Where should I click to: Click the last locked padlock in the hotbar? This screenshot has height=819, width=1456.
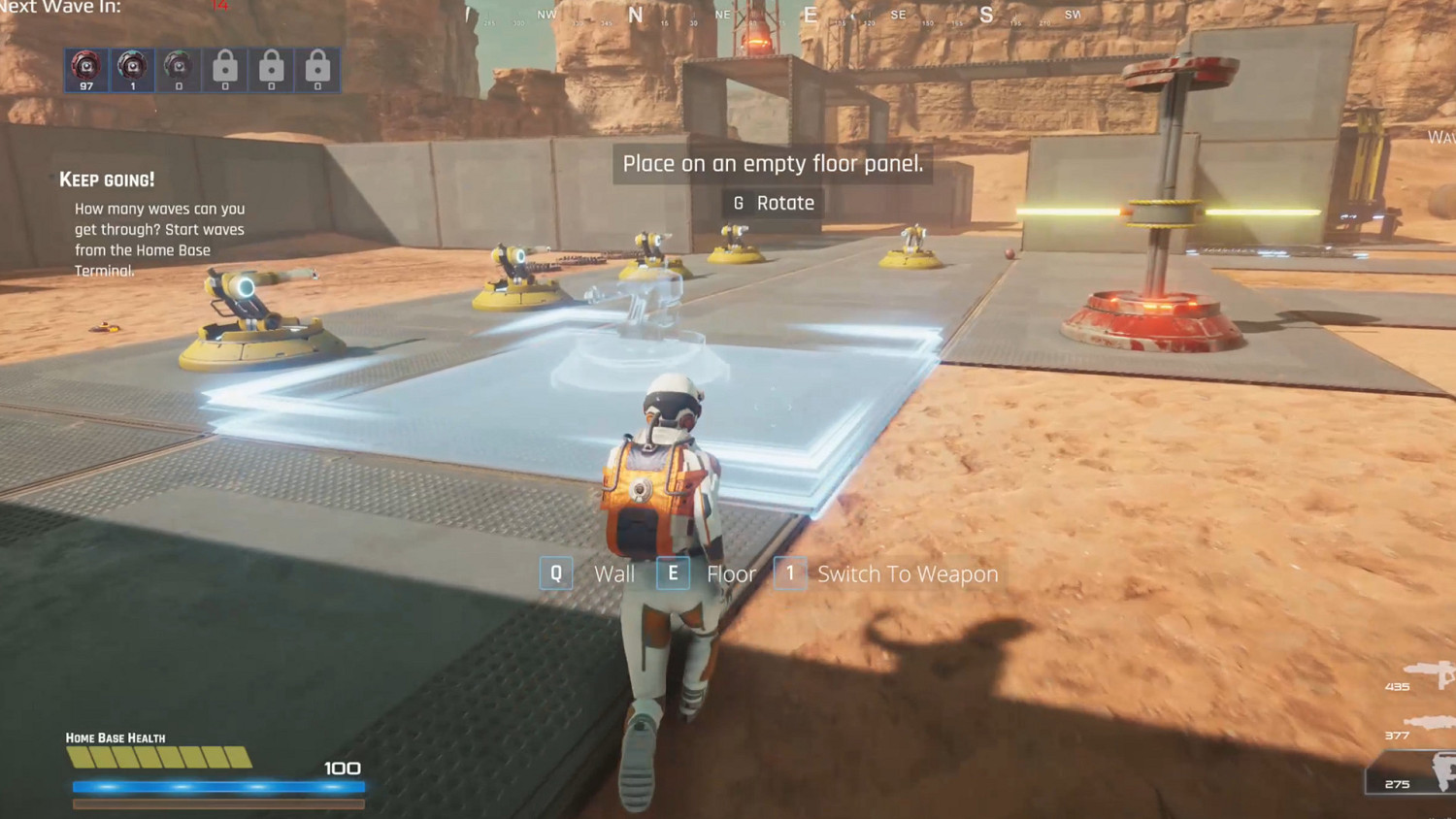(x=317, y=69)
